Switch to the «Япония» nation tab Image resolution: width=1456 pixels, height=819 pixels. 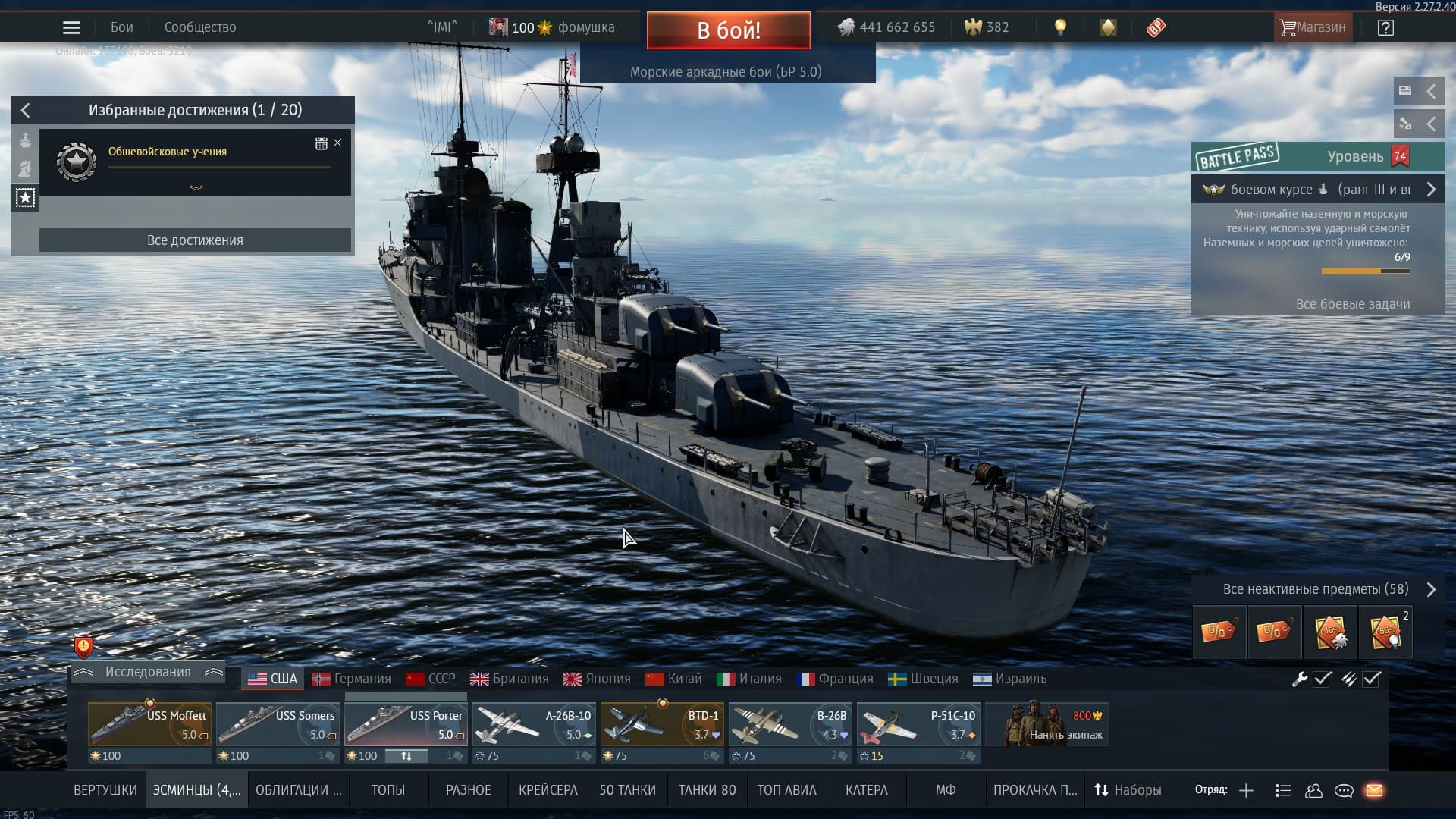(x=597, y=679)
